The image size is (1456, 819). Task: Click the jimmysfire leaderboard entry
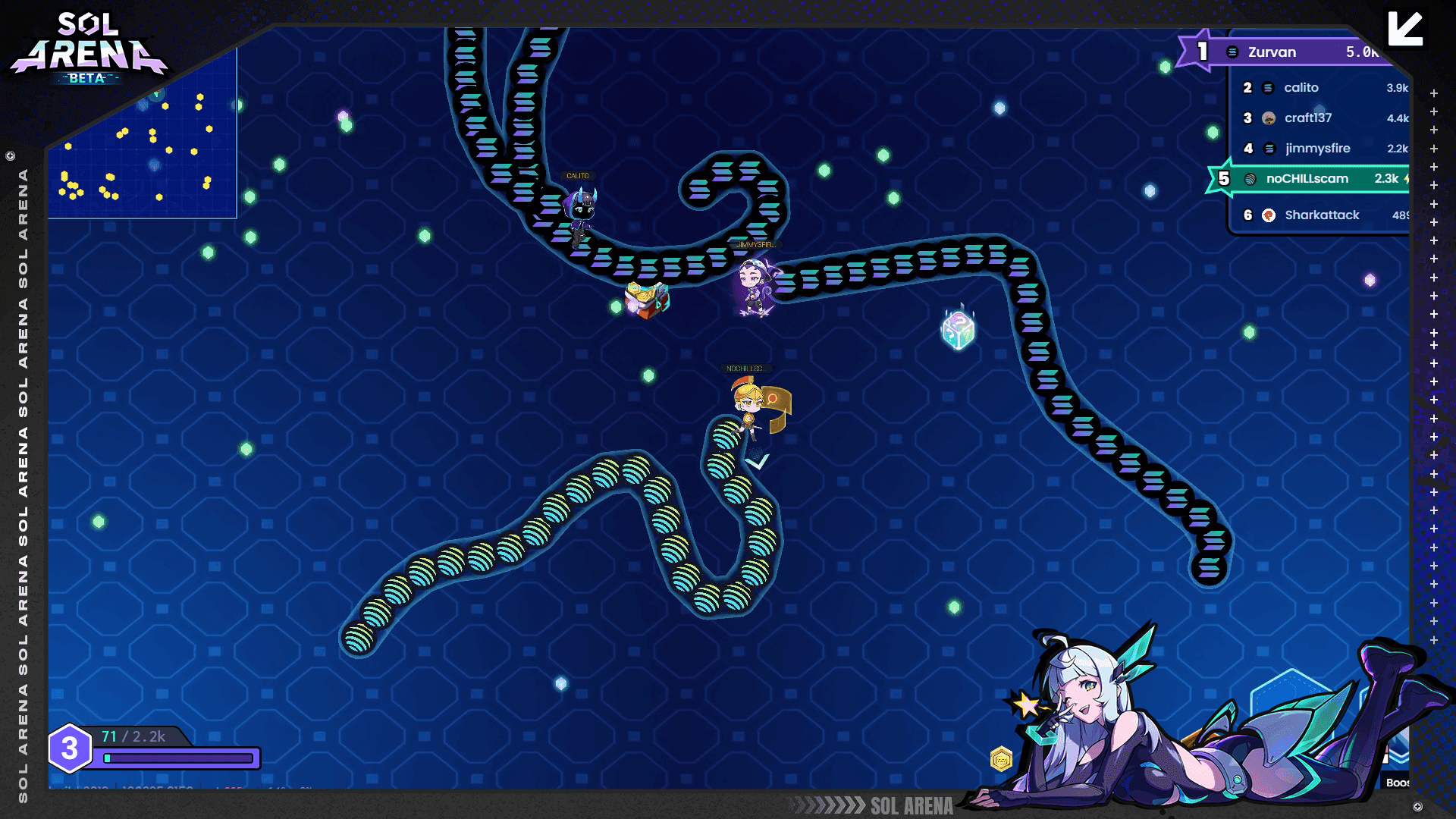click(1317, 149)
